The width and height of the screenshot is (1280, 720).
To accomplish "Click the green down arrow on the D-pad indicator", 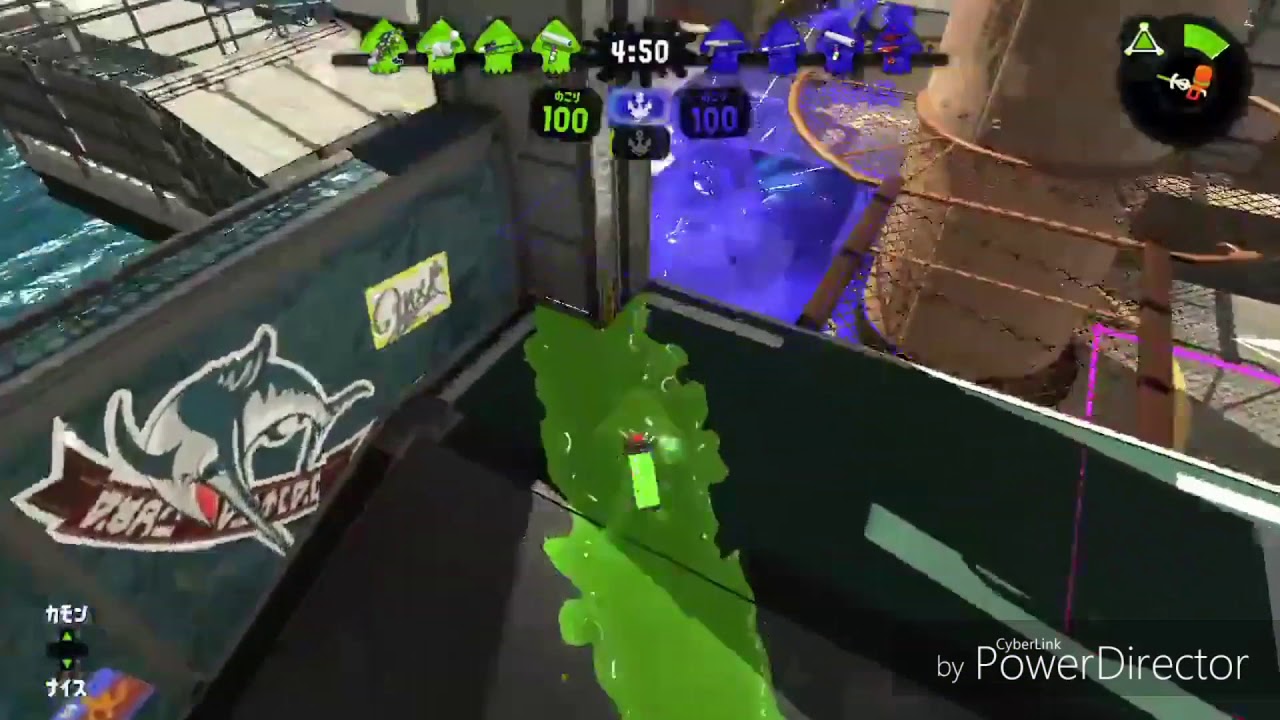I will point(67,662).
